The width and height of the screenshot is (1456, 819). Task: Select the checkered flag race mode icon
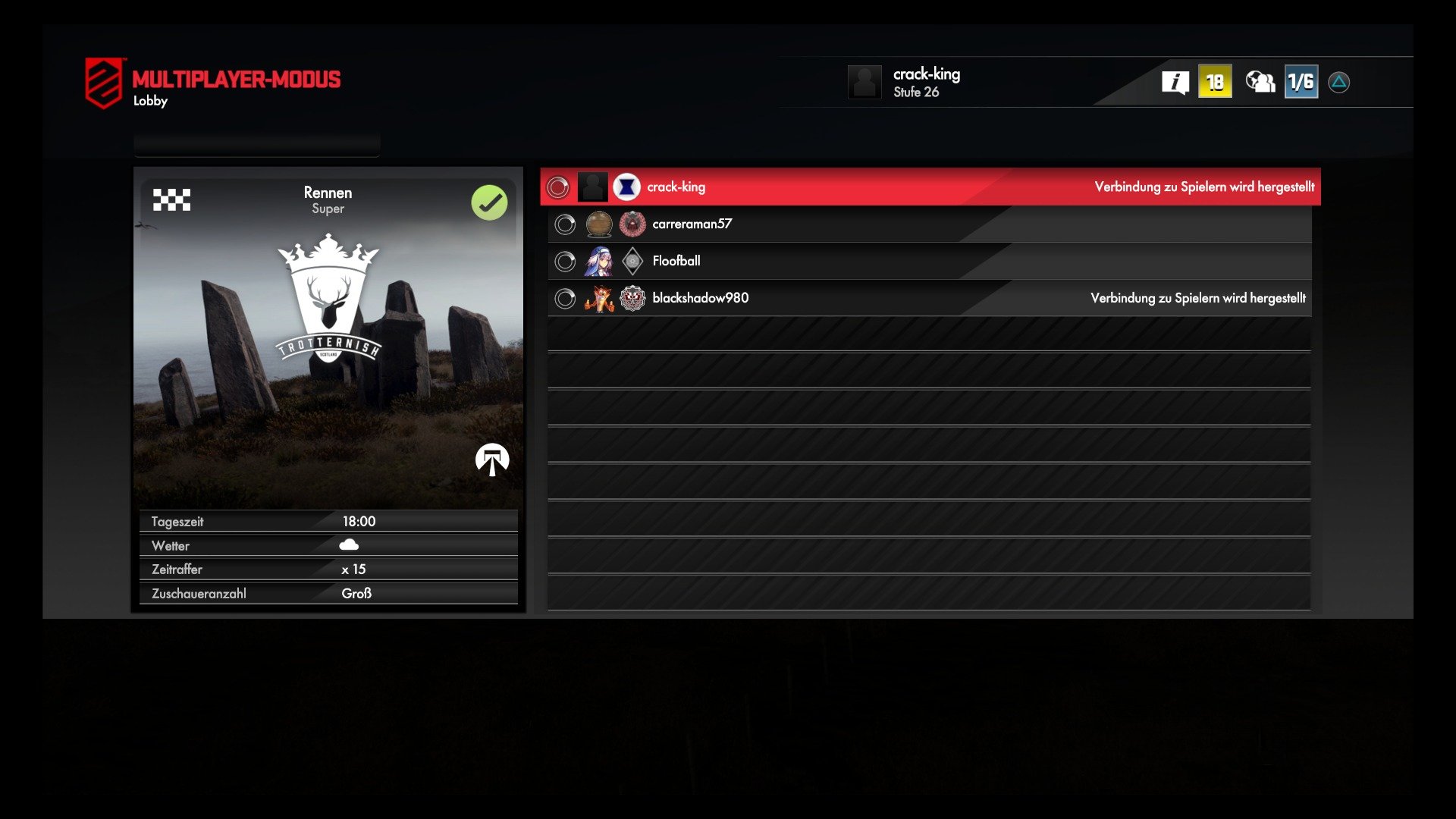[x=172, y=201]
